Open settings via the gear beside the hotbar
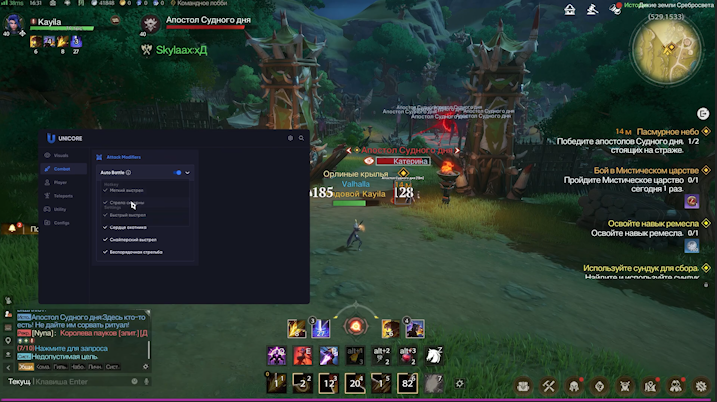 click(459, 382)
